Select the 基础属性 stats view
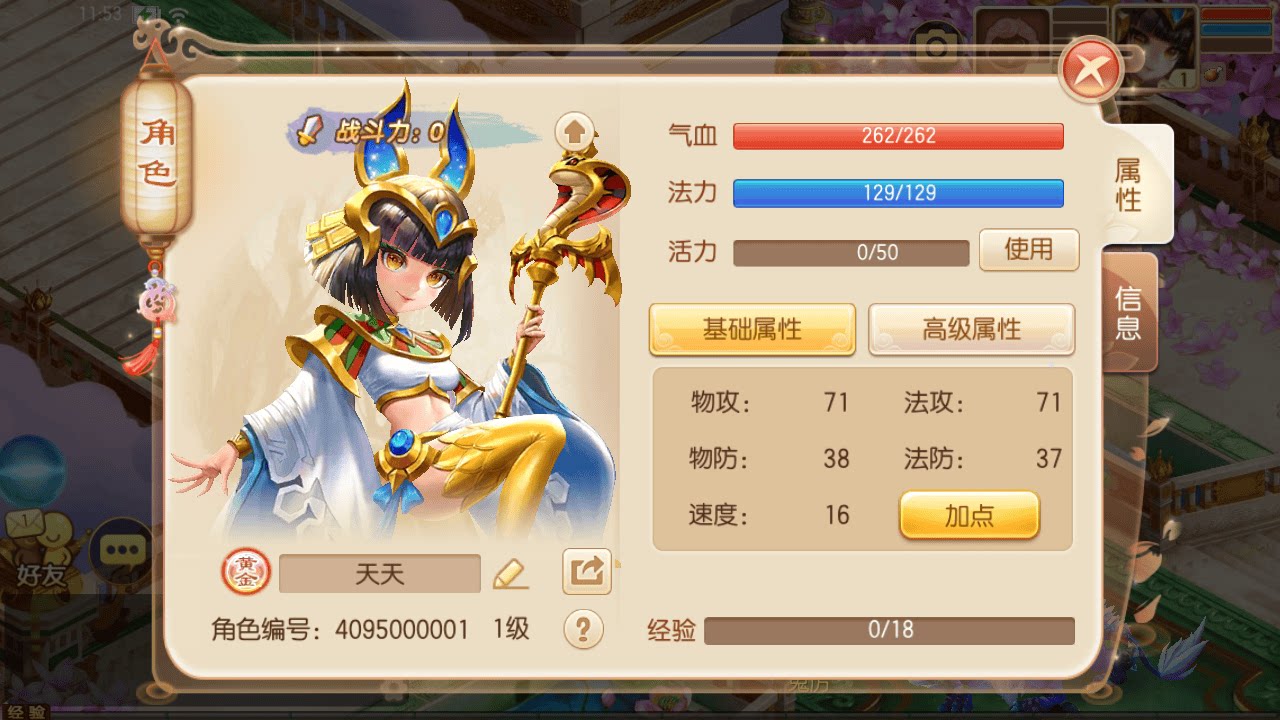This screenshot has height=720, width=1280. (x=753, y=330)
